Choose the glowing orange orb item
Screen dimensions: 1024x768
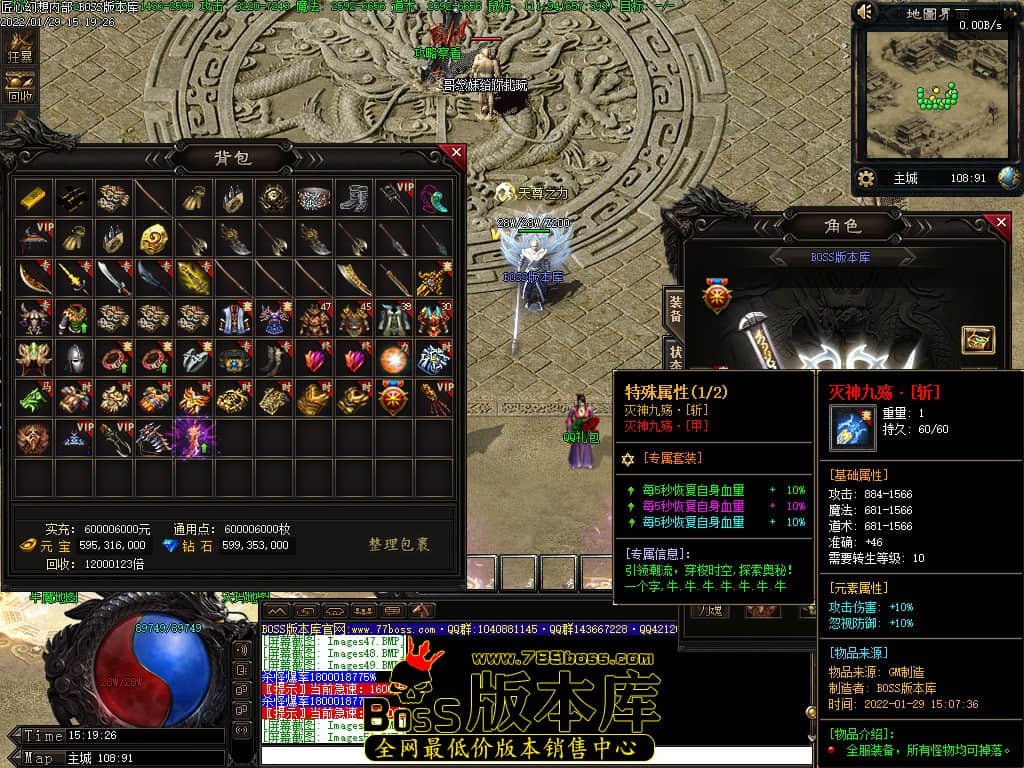(393, 359)
